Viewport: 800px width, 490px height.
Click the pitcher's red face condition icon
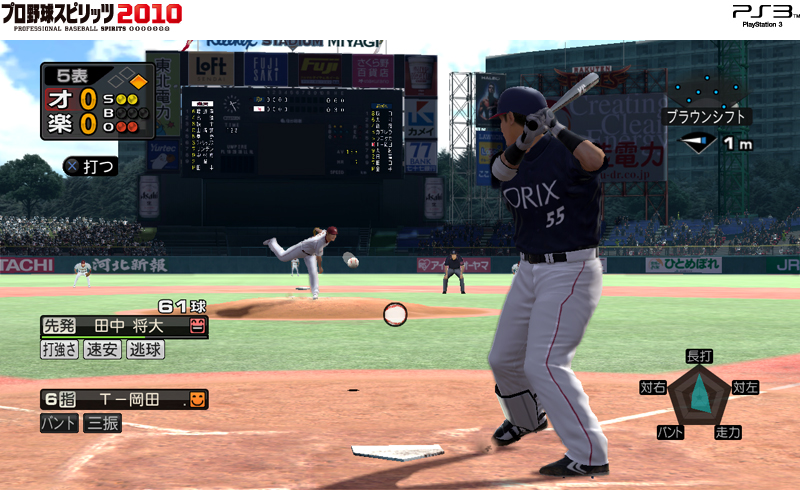tap(197, 326)
